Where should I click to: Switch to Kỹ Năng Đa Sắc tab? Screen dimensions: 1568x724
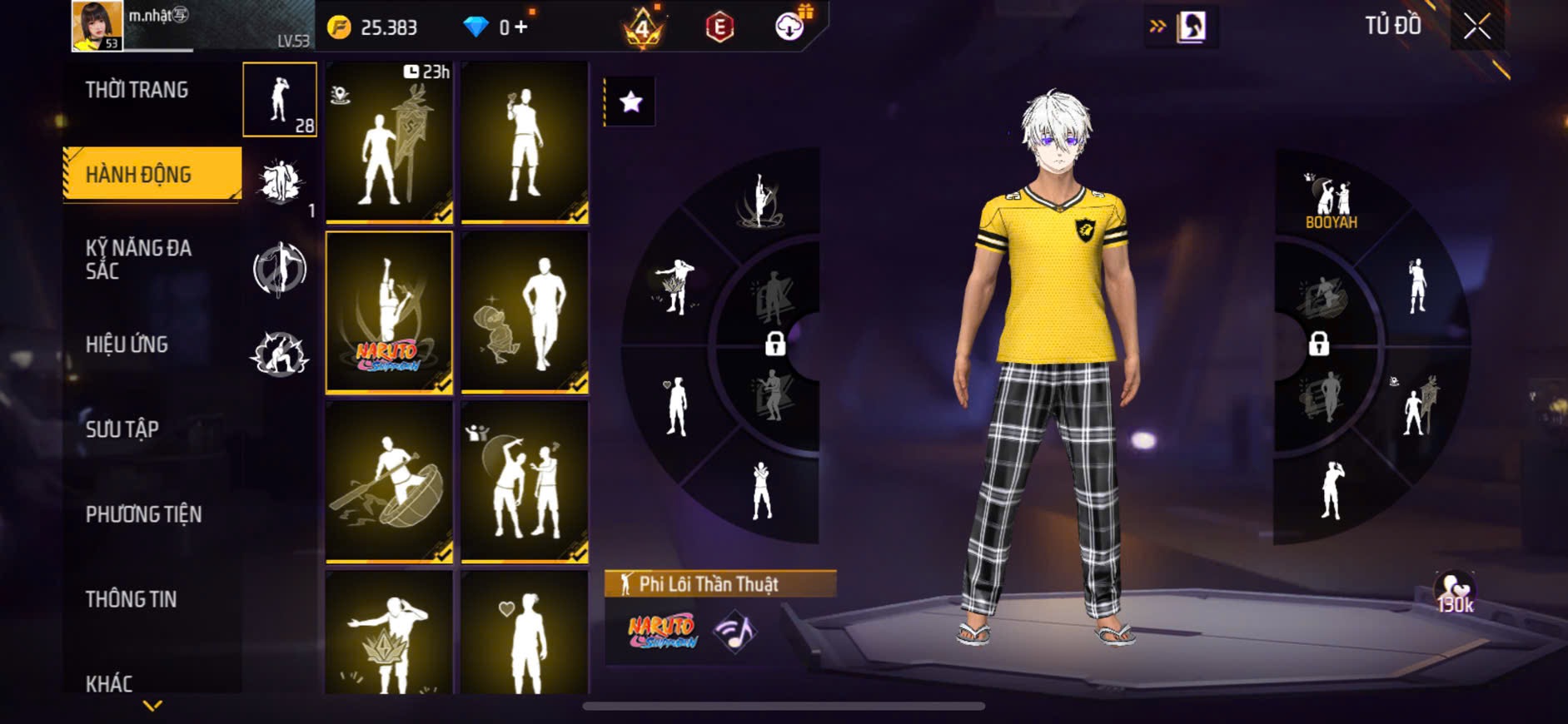coord(140,259)
